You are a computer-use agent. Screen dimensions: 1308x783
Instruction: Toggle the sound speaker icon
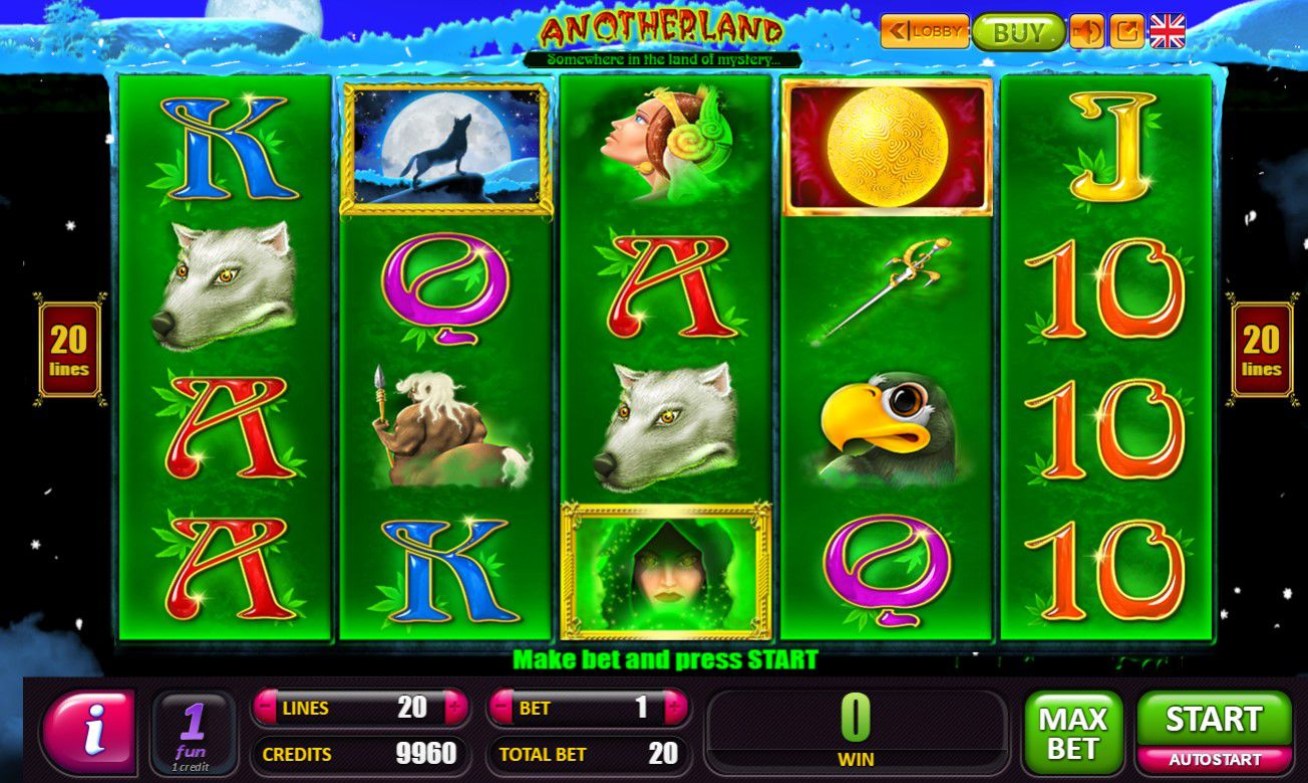tap(1087, 32)
